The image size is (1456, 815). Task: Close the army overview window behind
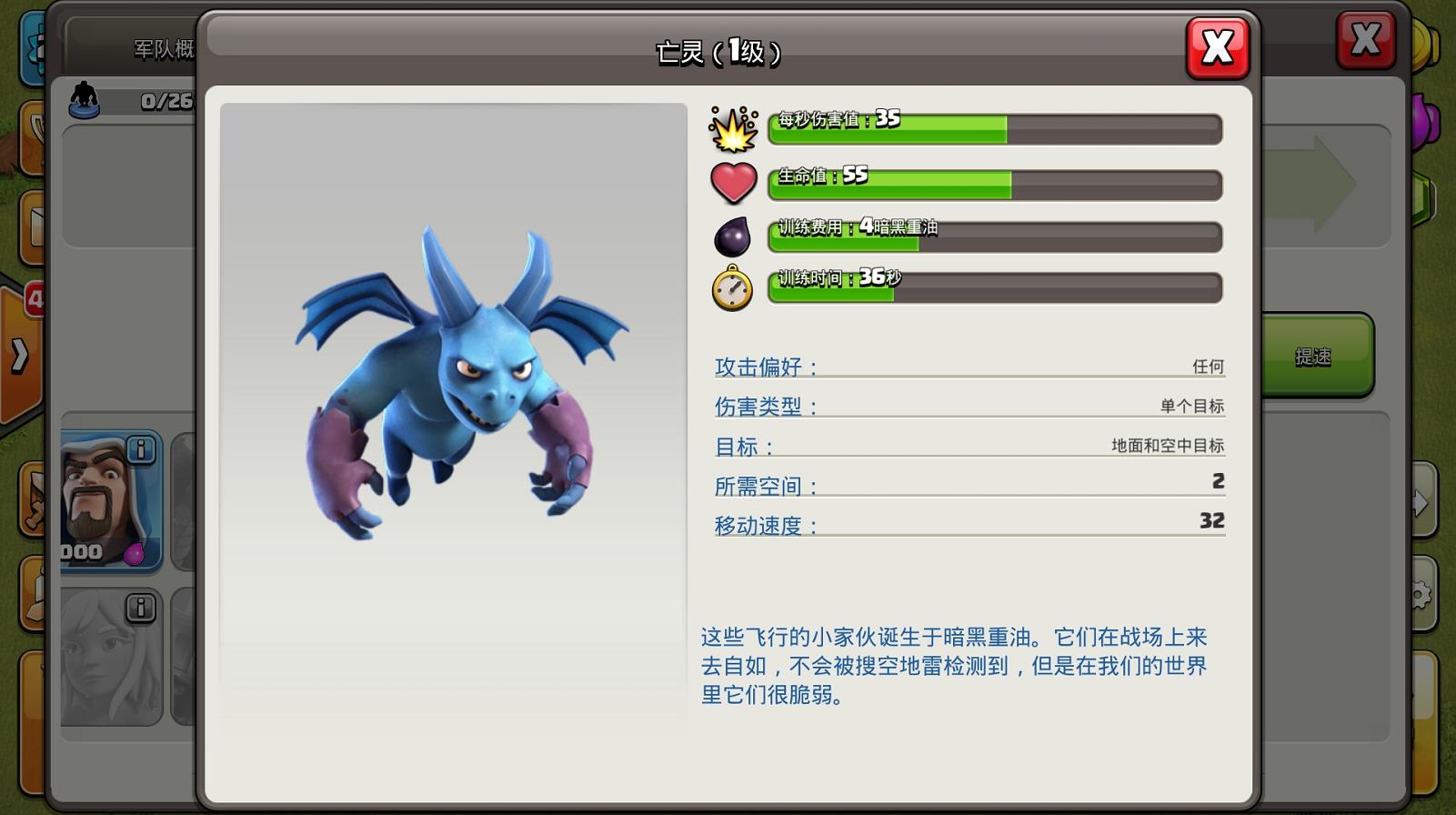(x=1364, y=41)
